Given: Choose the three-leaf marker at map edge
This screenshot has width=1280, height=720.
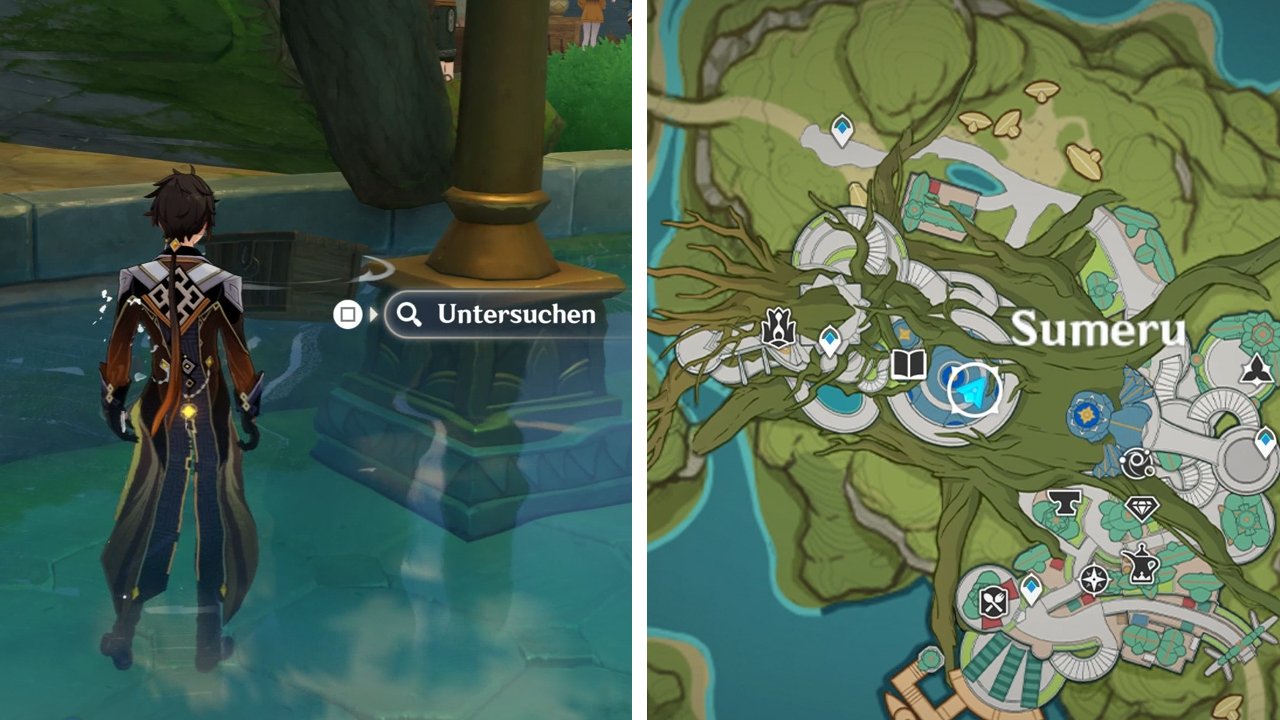Looking at the screenshot, I should (1255, 372).
